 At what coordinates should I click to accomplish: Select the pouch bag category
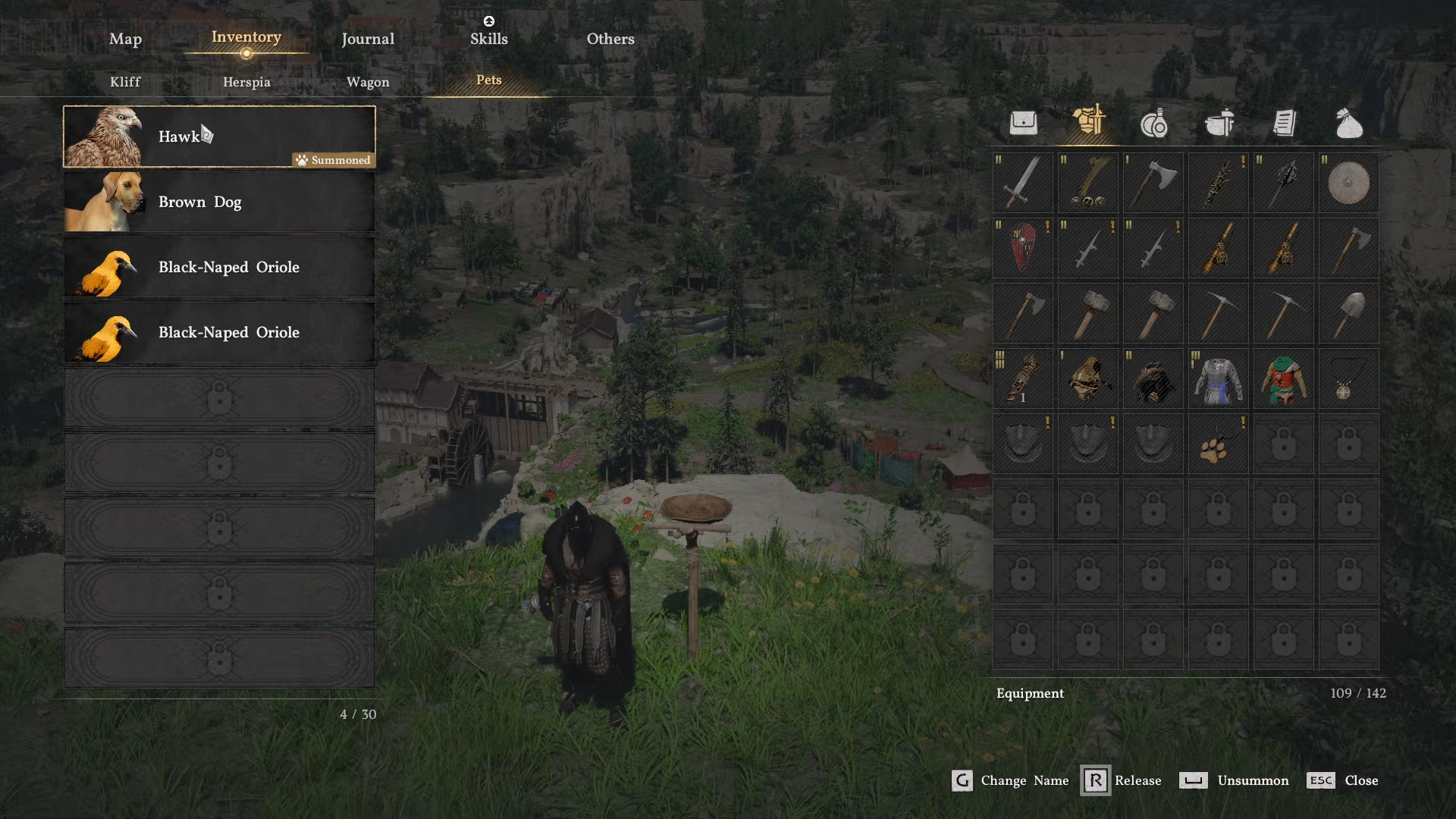(1349, 123)
